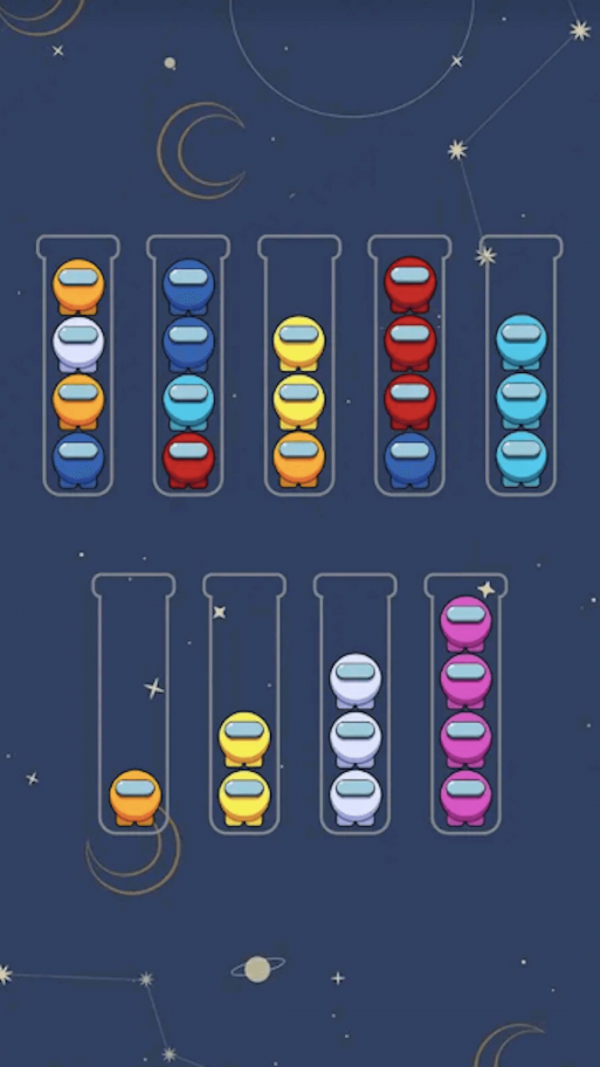Choose the tube with three cyan crewmates
The height and width of the screenshot is (1067, 600).
point(521,366)
